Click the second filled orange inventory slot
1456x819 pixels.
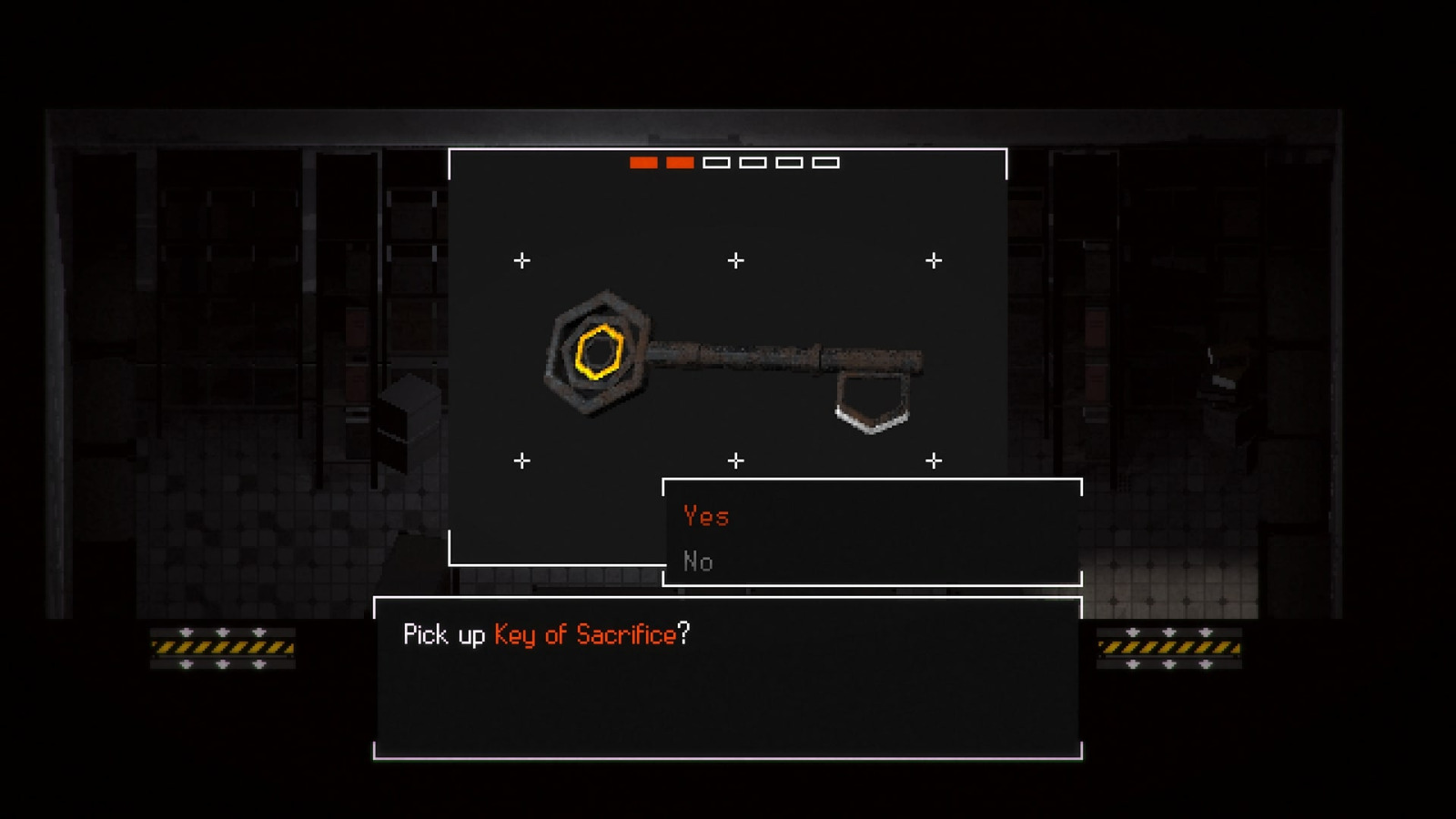click(679, 164)
